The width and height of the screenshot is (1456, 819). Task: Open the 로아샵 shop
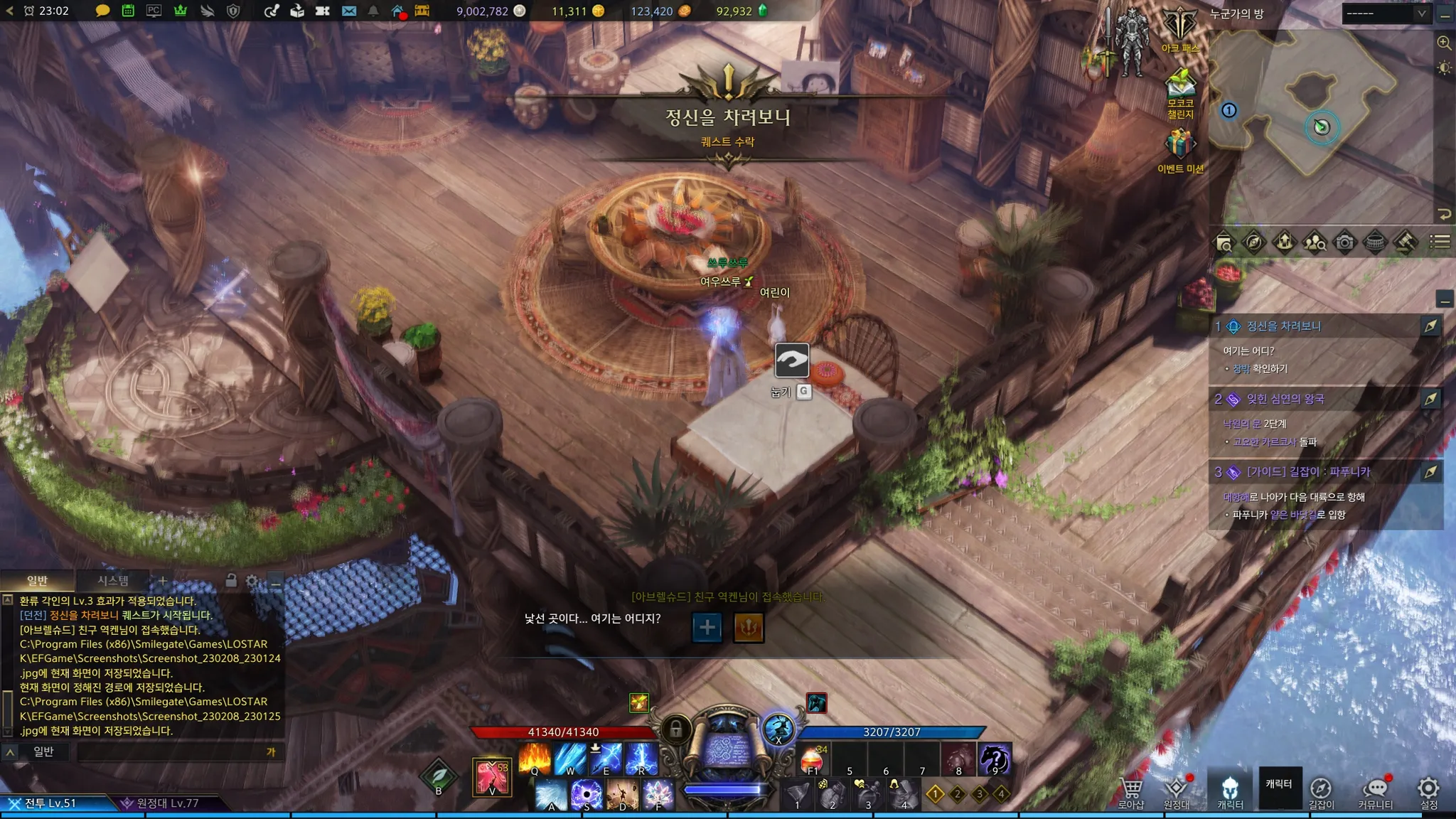(x=1131, y=792)
